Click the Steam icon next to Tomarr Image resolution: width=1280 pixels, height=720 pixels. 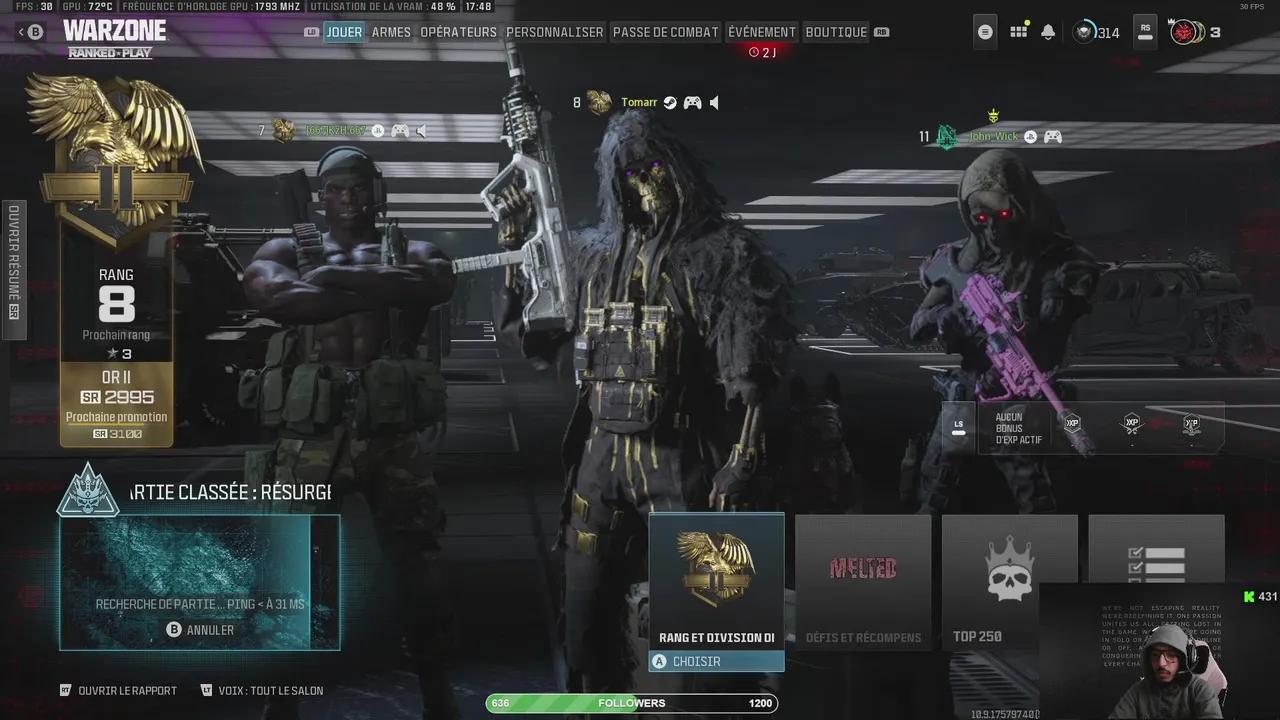click(x=669, y=102)
